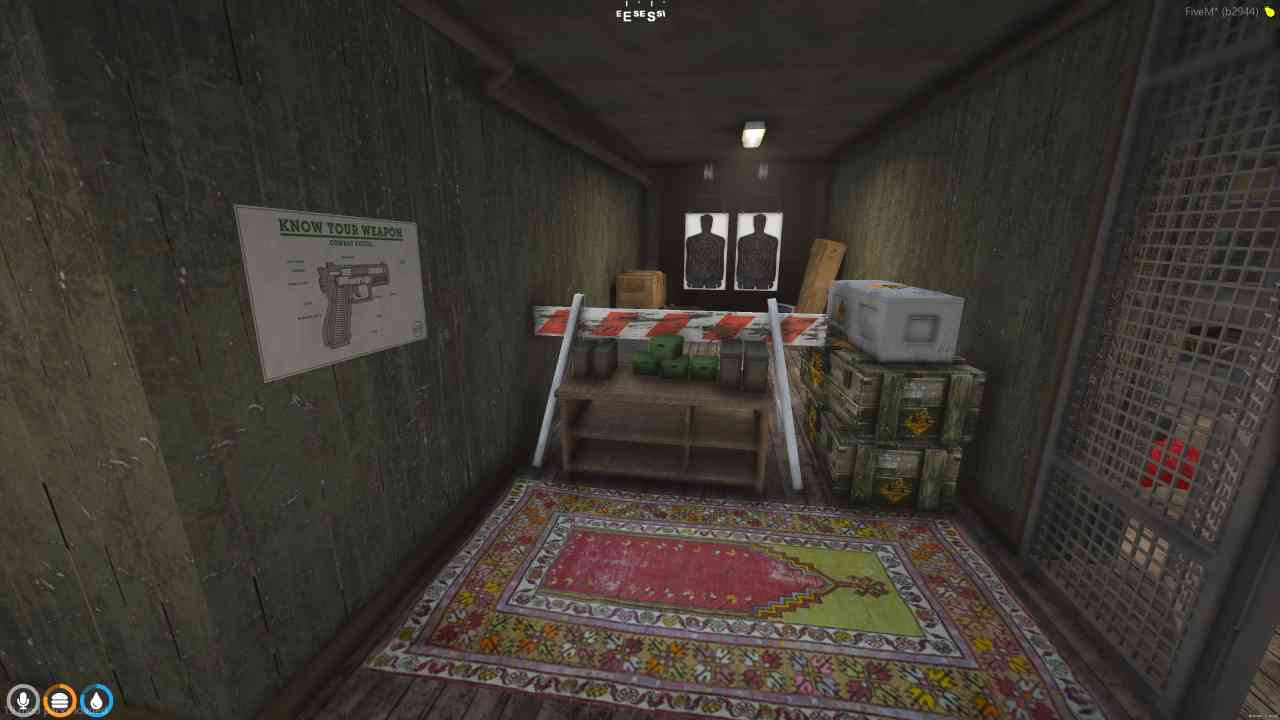Select the orange hunger burger icon
This screenshot has width=1280, height=720.
click(59, 700)
